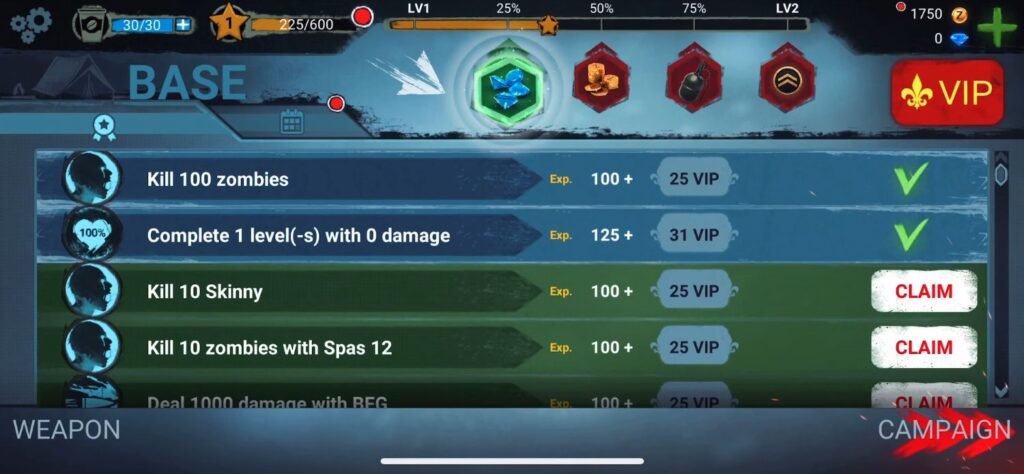
Task: Claim the Kill 10 Skinny reward
Action: (923, 291)
